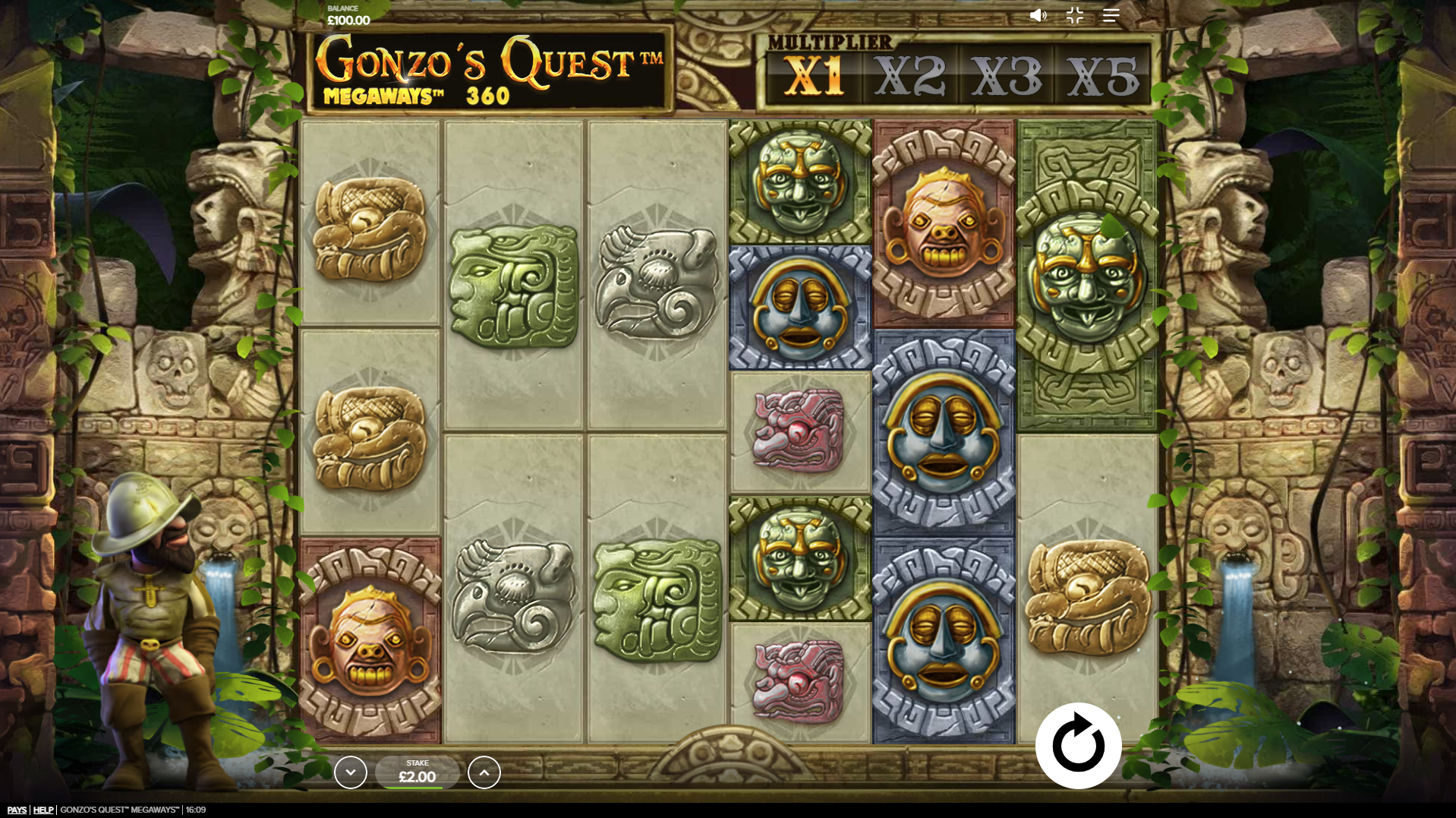Screen dimensions: 1456x818
Task: Toggle fullscreen with the expand icon
Action: (1073, 15)
